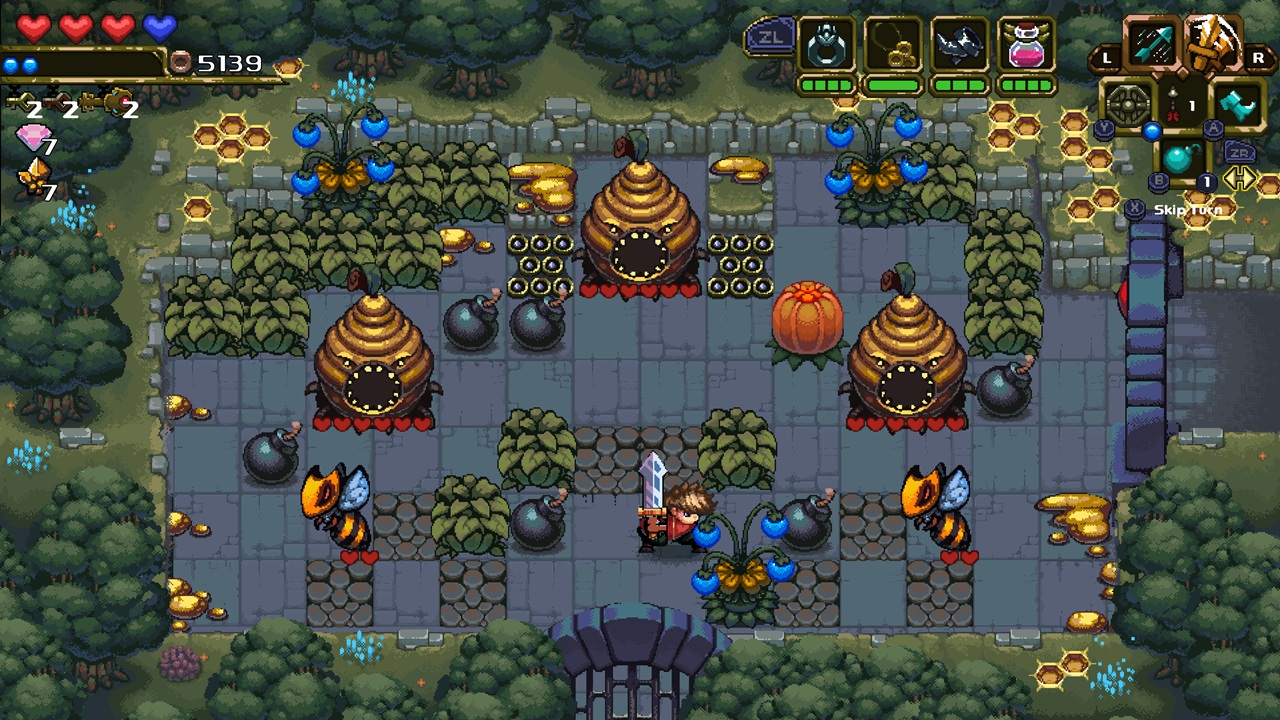This screenshot has width=1280, height=720.
Task: Select the black horn item slot
Action: click(957, 43)
